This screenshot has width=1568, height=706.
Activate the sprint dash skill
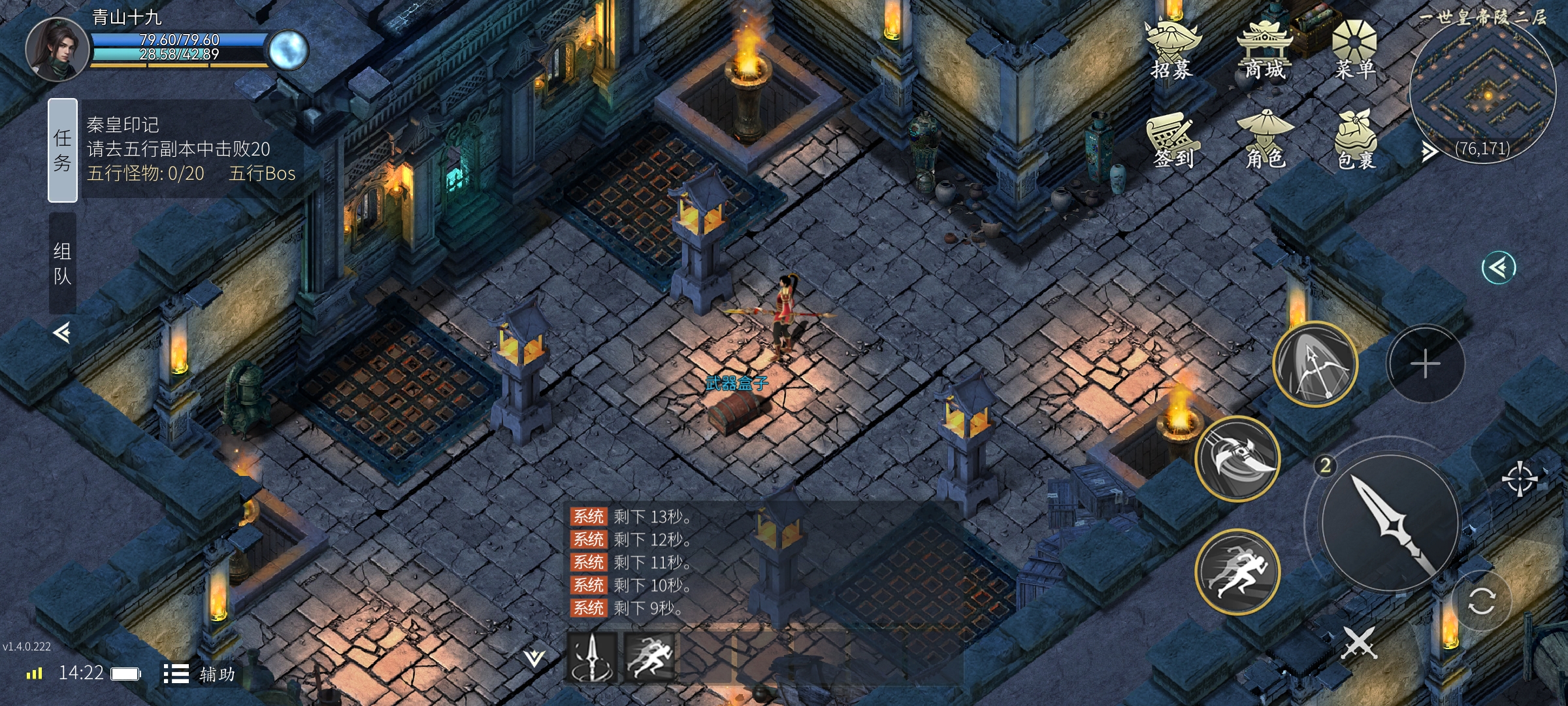(1237, 571)
